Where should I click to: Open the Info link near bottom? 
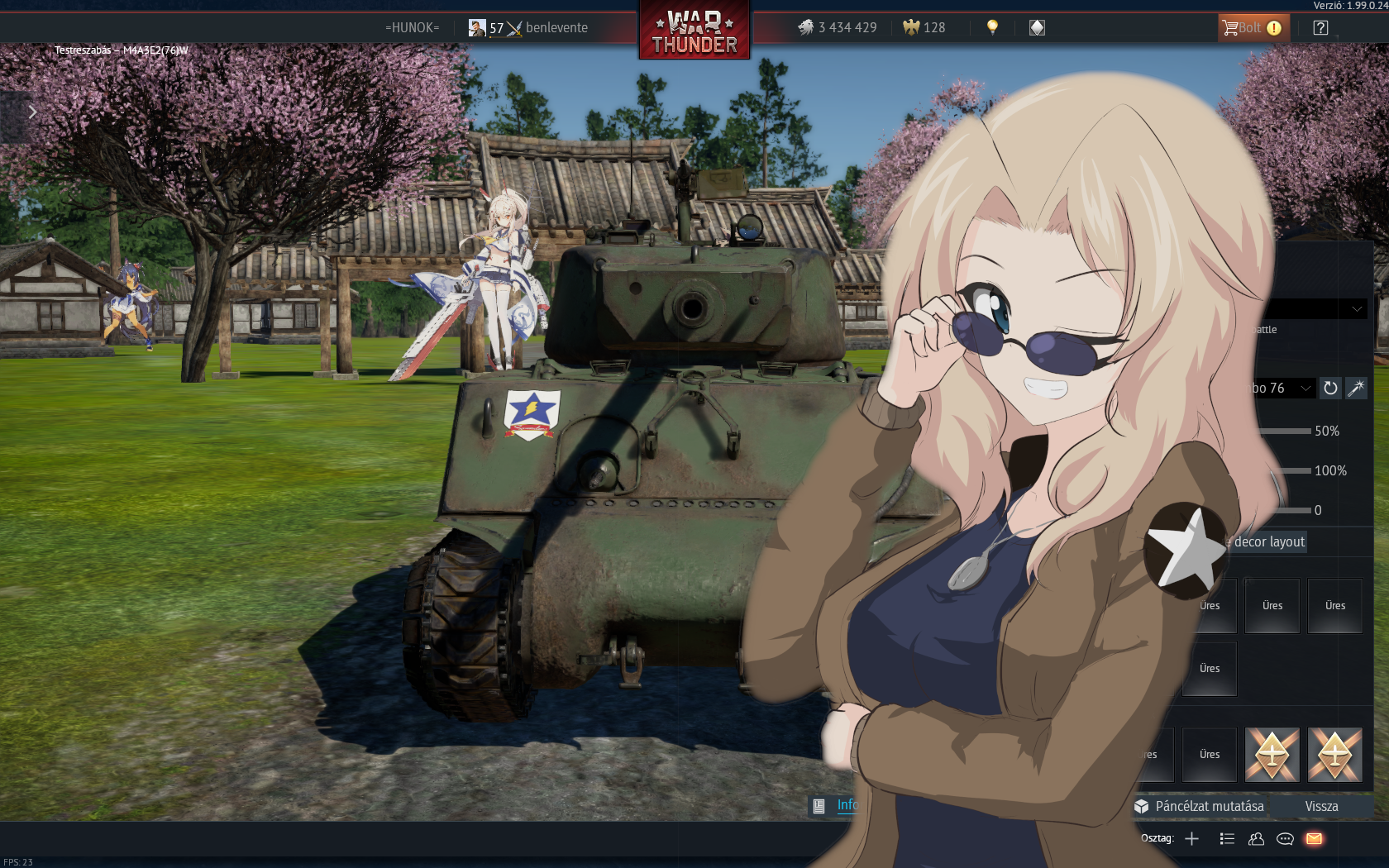tap(847, 805)
